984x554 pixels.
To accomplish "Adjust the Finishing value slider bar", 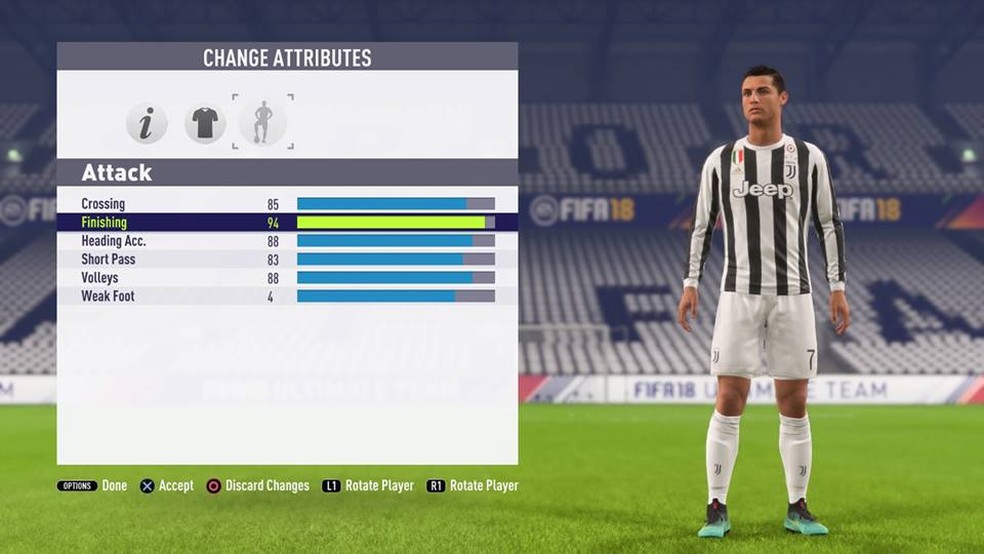I will (x=395, y=222).
